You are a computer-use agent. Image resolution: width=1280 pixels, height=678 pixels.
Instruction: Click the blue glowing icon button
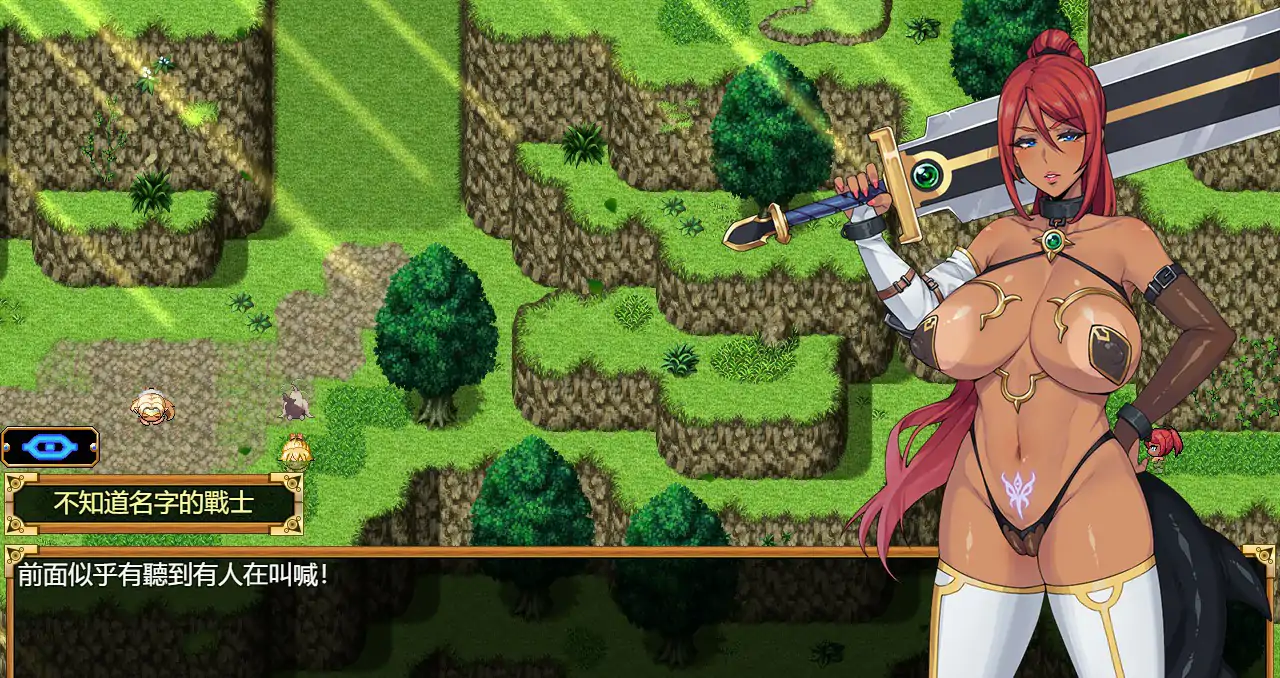(x=50, y=447)
